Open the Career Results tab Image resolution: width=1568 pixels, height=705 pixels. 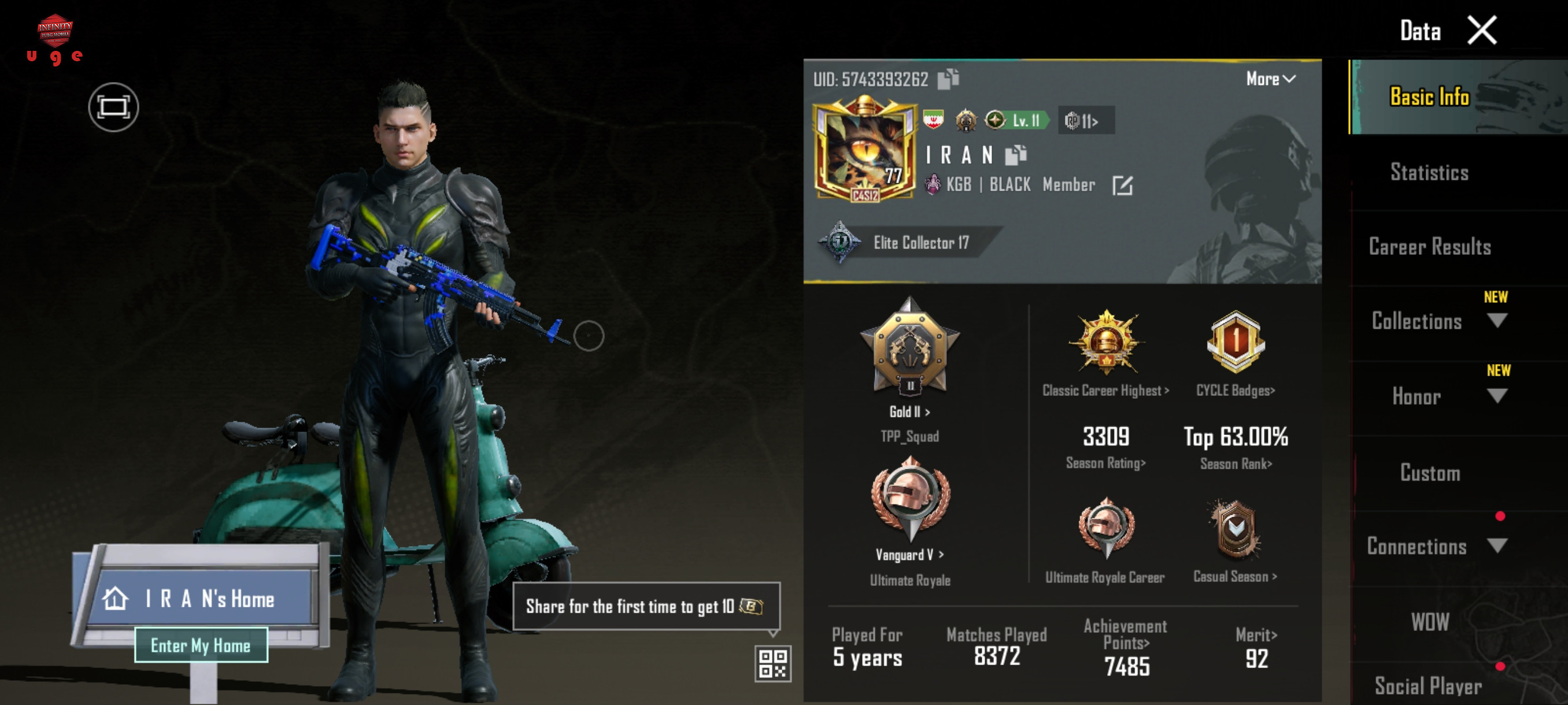(x=1429, y=247)
